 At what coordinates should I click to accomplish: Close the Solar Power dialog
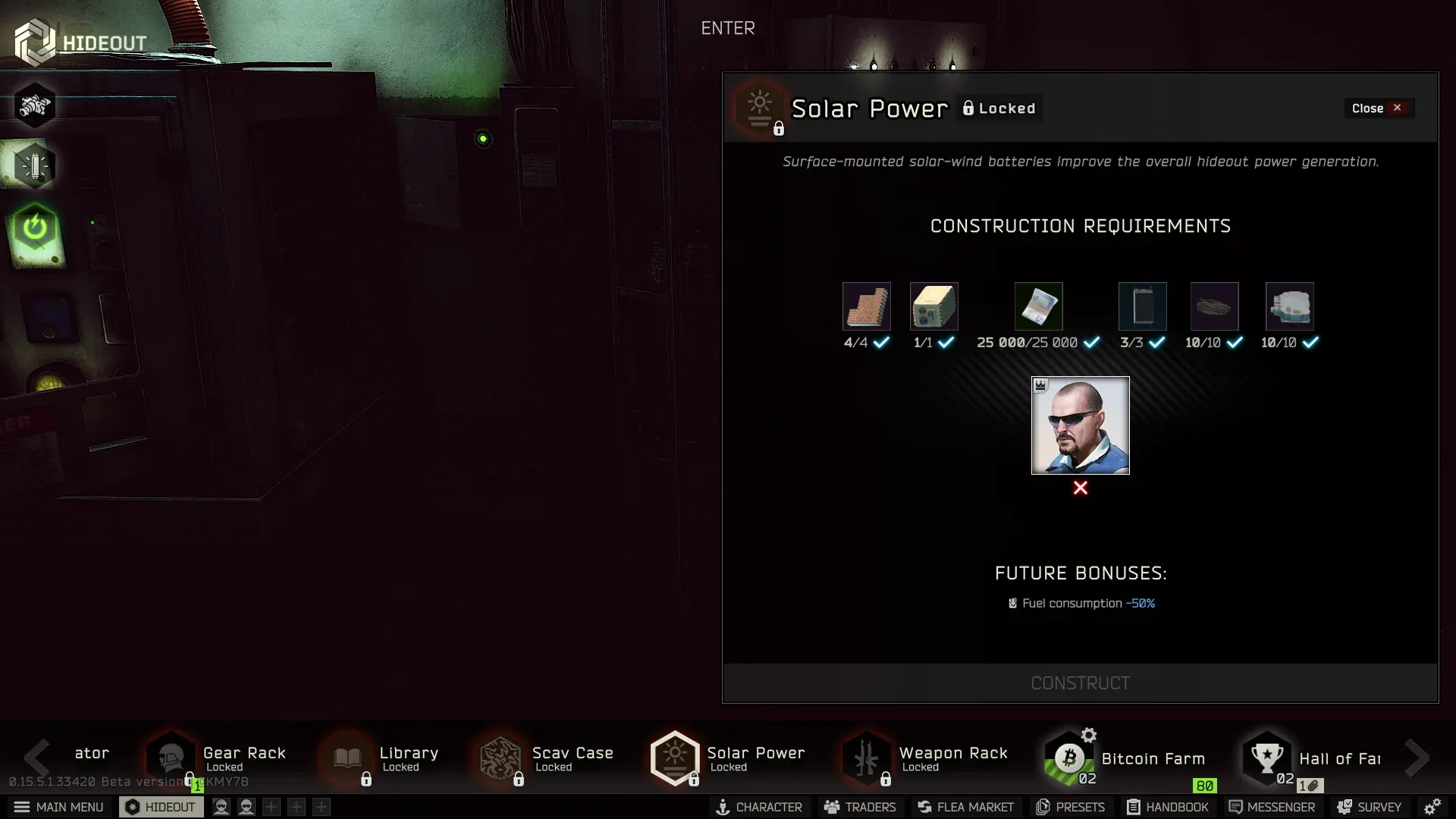(1379, 107)
